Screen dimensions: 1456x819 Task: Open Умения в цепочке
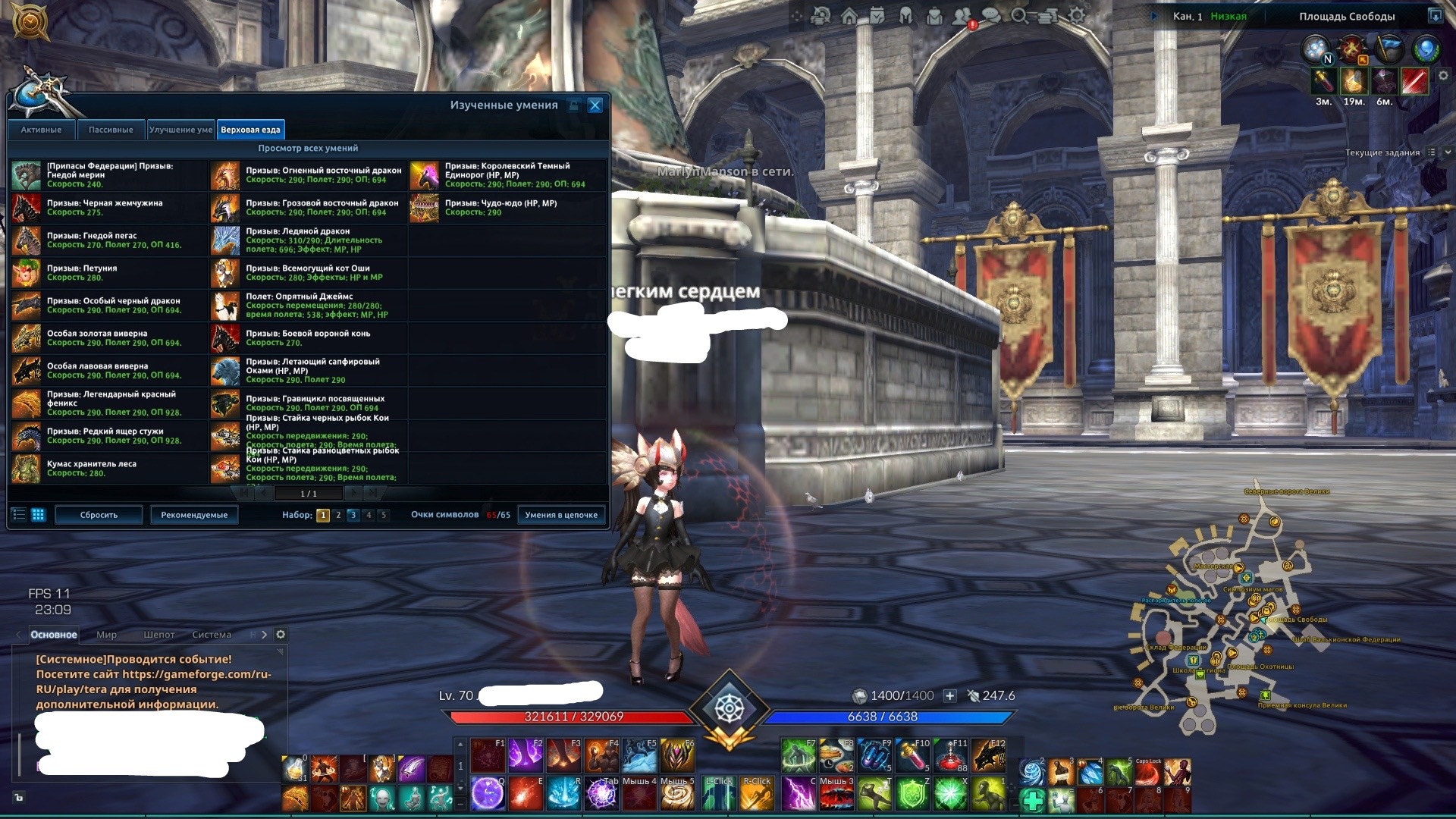(x=561, y=515)
